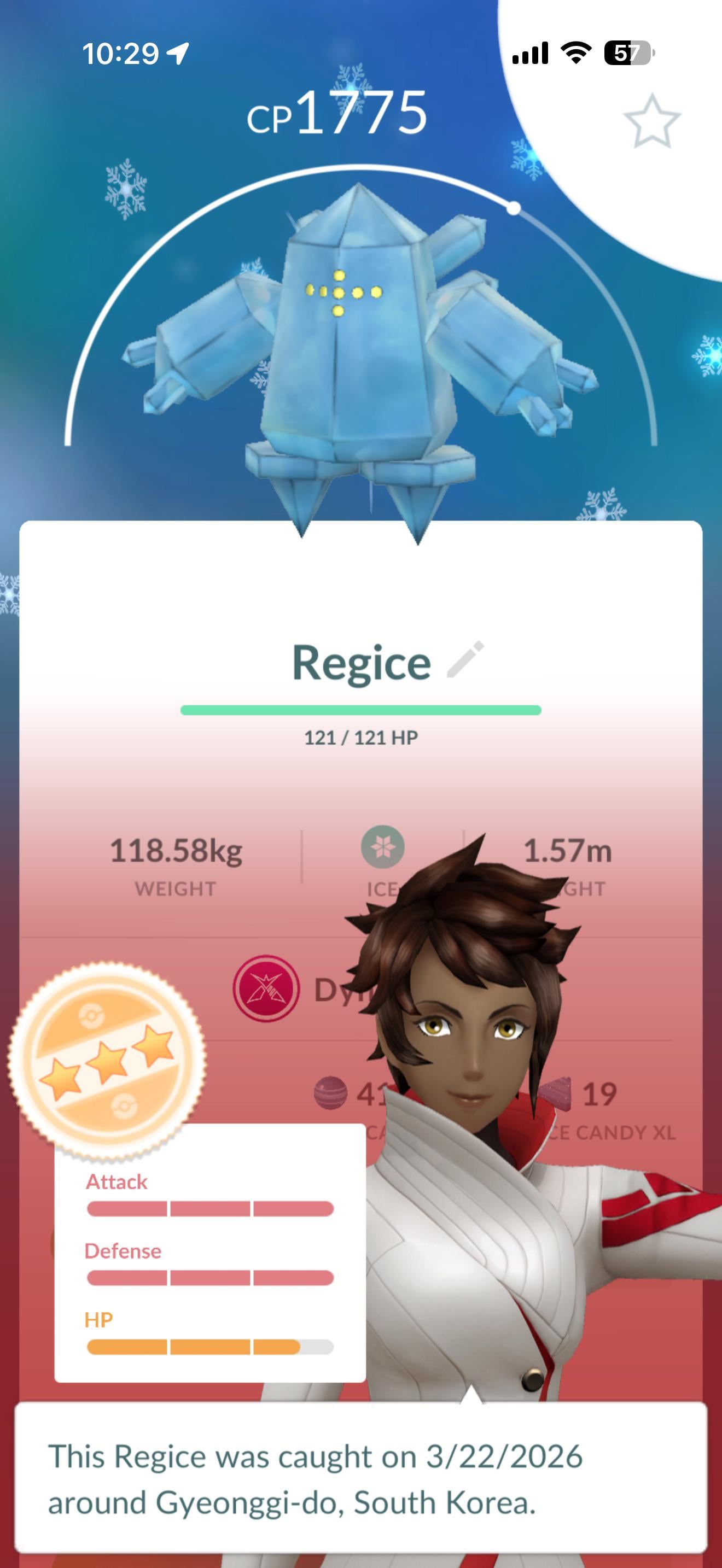Dismiss the appraisal caught-date dialogue box
The height and width of the screenshot is (1568, 722).
click(360, 1479)
